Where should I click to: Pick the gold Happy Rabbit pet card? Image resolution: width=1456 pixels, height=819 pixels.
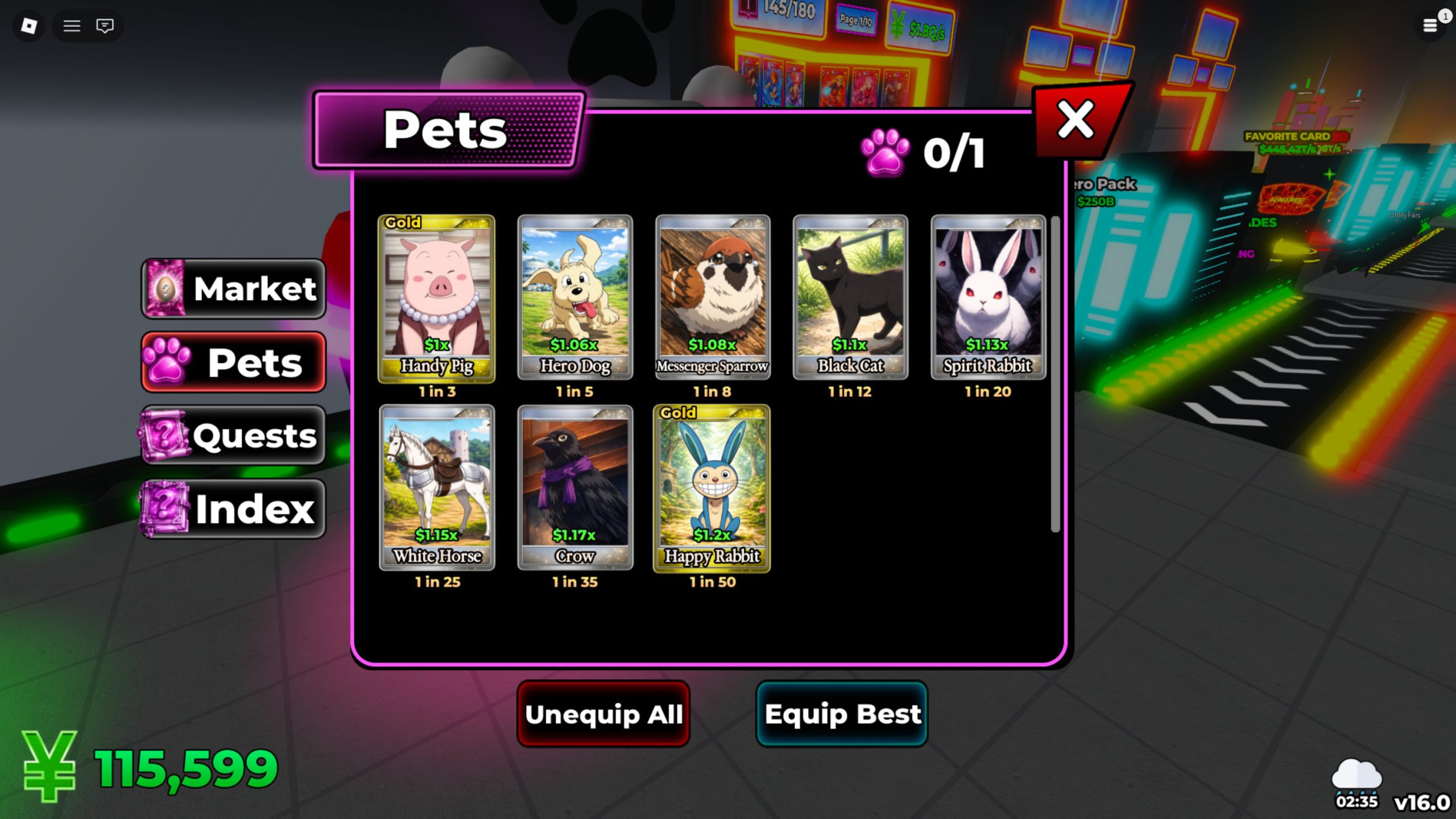[x=712, y=487]
